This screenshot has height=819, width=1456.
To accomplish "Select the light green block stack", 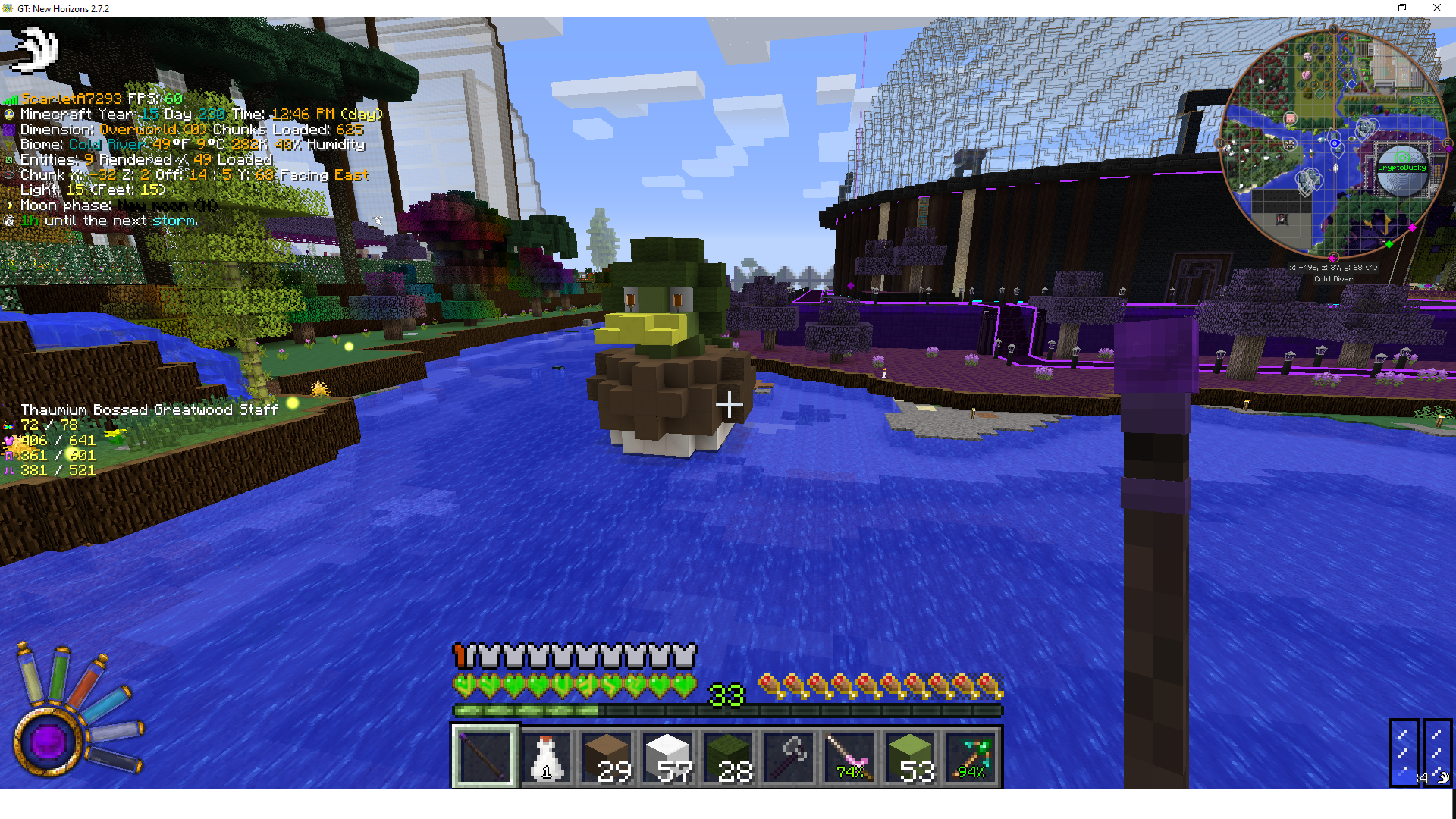I will (x=910, y=757).
